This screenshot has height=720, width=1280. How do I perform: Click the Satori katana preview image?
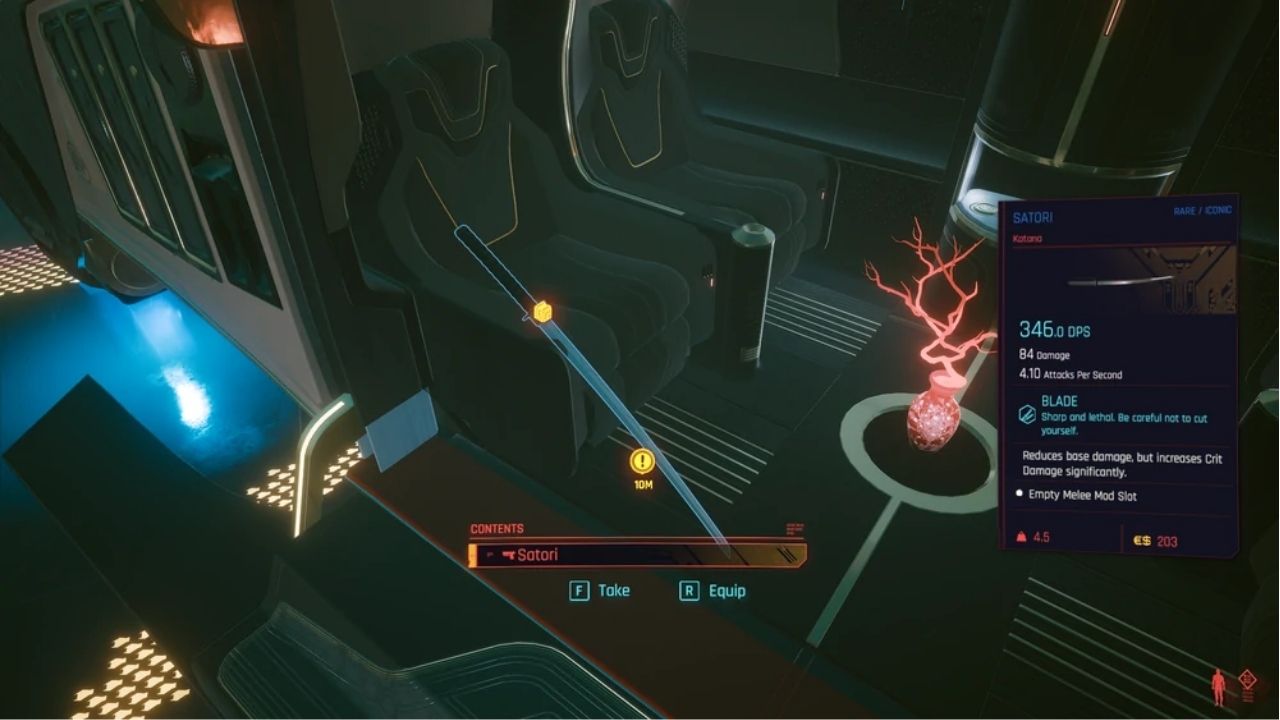click(1118, 280)
